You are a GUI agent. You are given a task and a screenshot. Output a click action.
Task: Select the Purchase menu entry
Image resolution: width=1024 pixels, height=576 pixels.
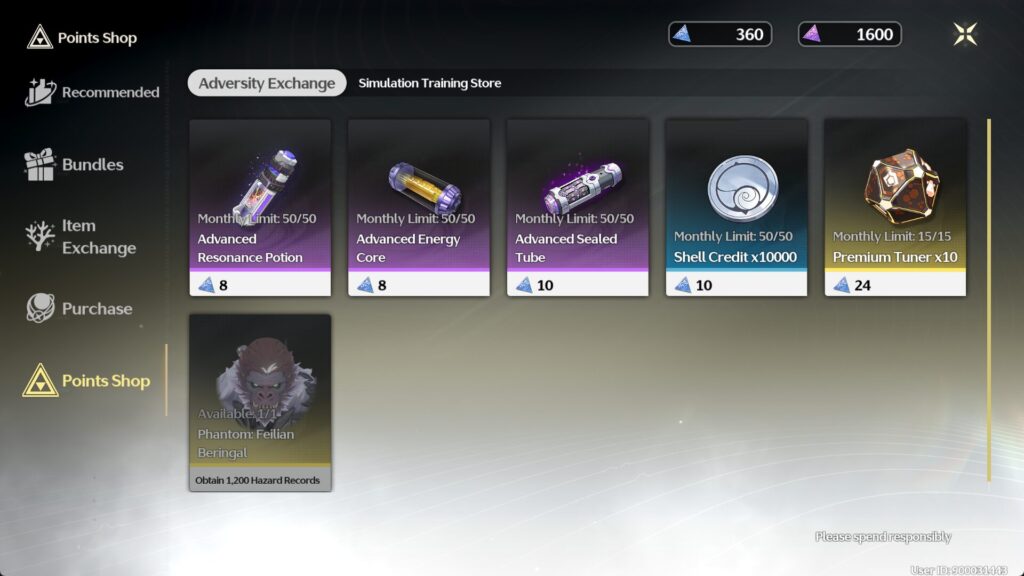pyautogui.click(x=80, y=309)
